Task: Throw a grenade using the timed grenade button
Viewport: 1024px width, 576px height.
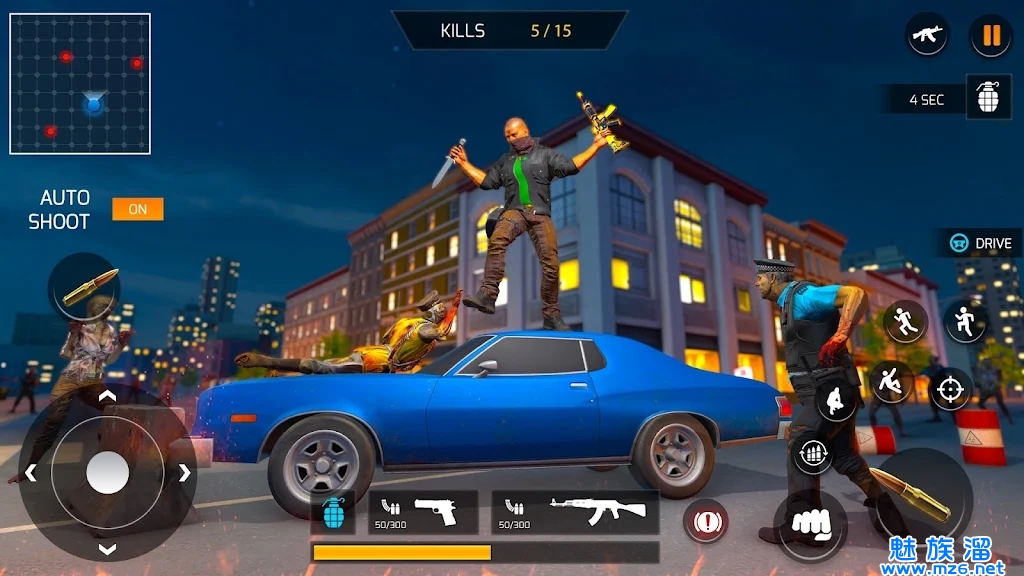Action: coord(988,98)
